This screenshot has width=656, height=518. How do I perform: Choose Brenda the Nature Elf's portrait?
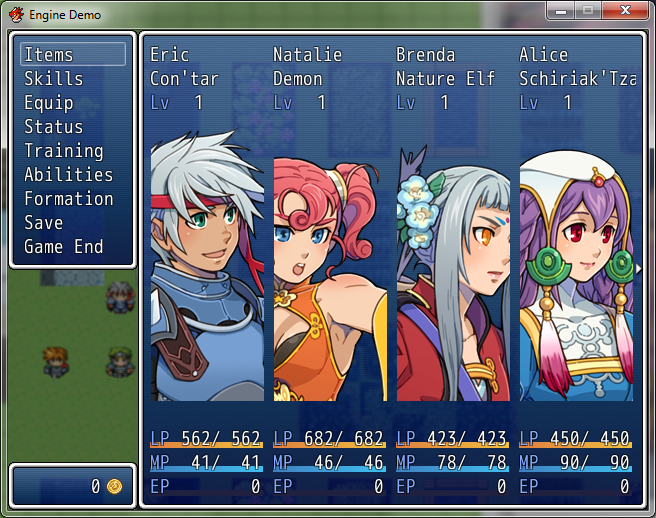[453, 272]
